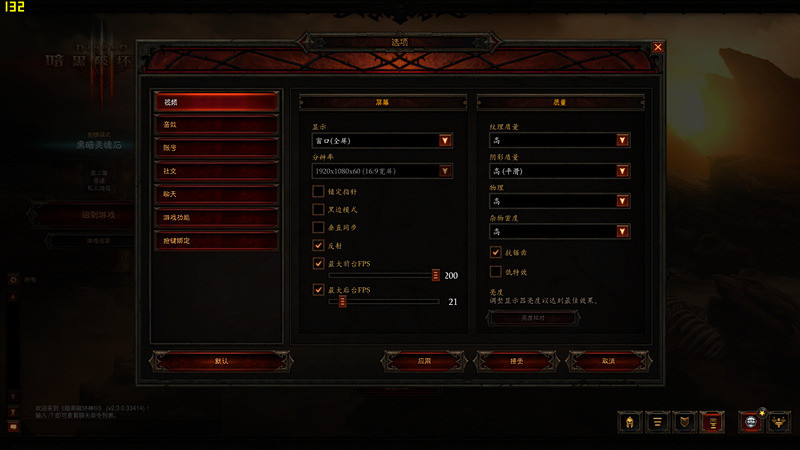The width and height of the screenshot is (800, 450).
Task: Disable the 抗锯齿 (anti-aliasing) checkbox
Action: pyautogui.click(x=495, y=253)
